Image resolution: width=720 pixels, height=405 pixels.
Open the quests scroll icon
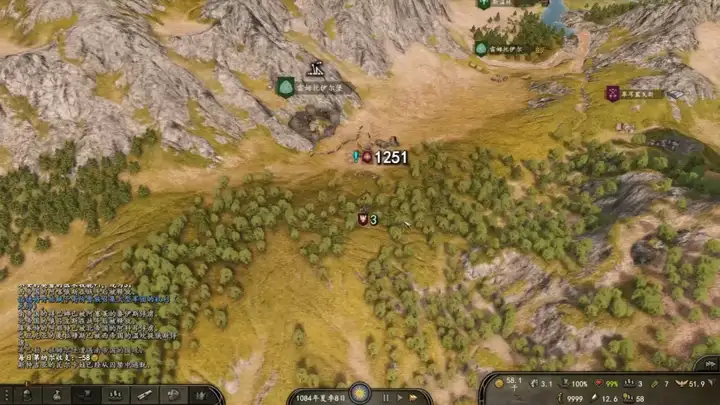[x=146, y=396]
